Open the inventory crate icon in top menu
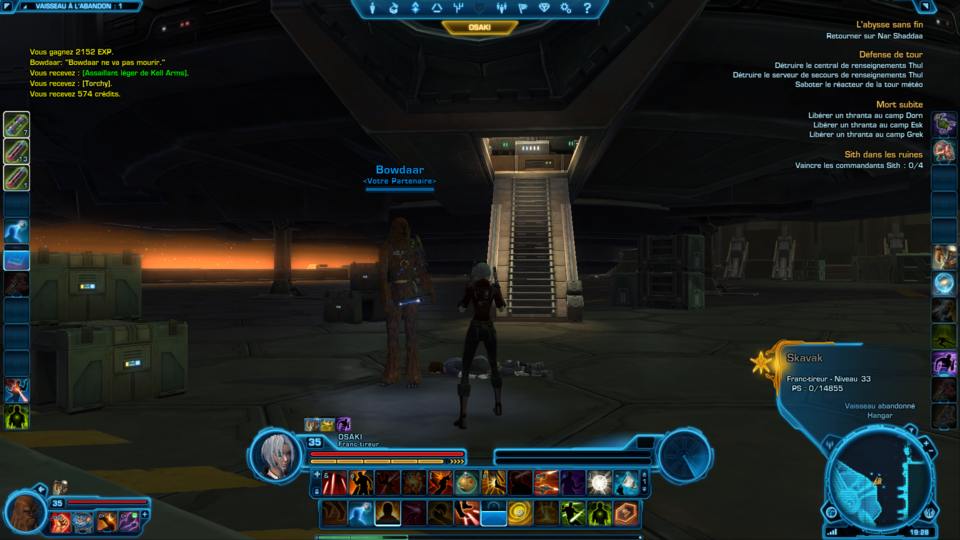The image size is (960, 540). click(x=394, y=8)
